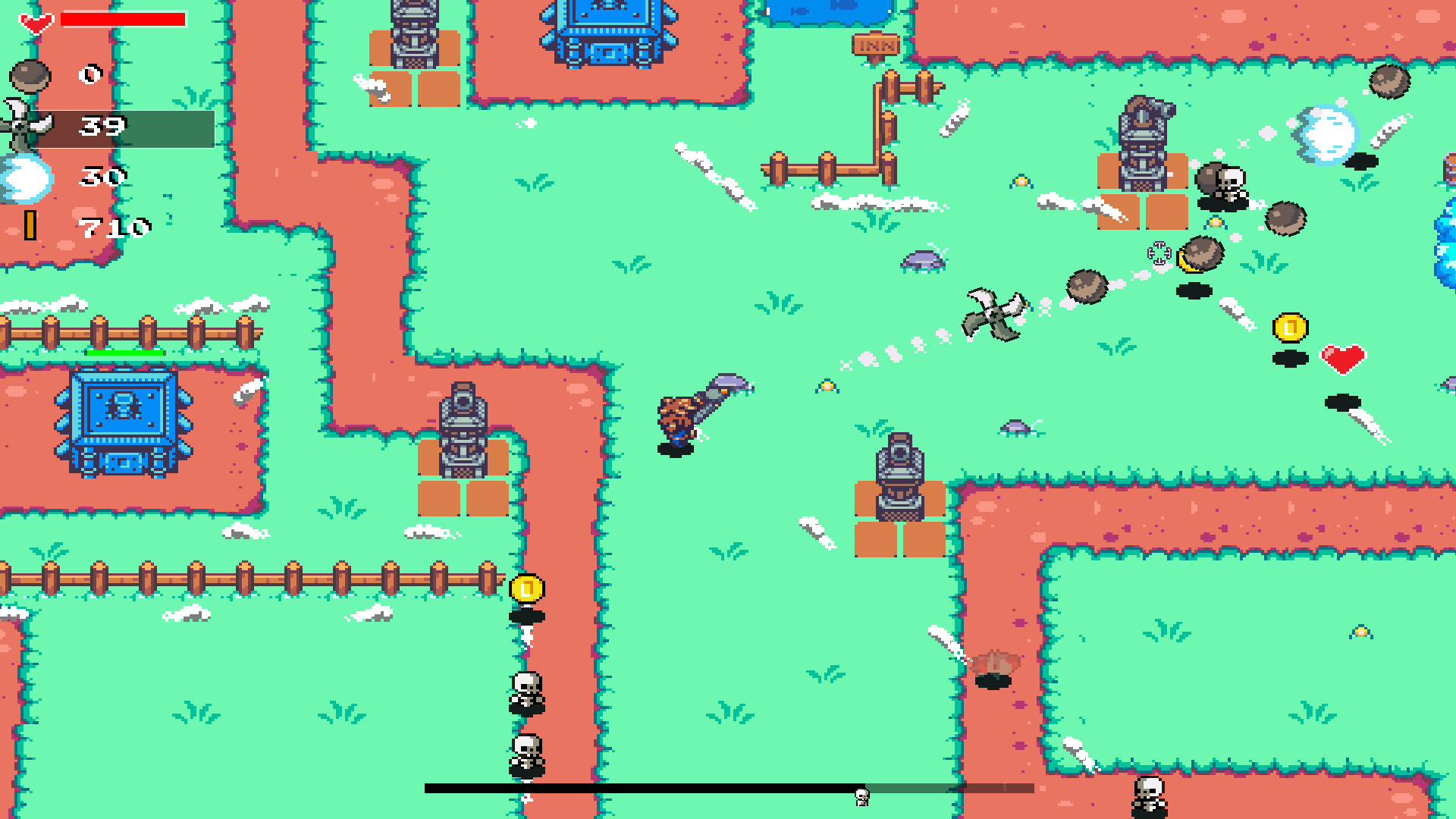
Task: Click the INN sign near the fence
Action: tap(876, 45)
